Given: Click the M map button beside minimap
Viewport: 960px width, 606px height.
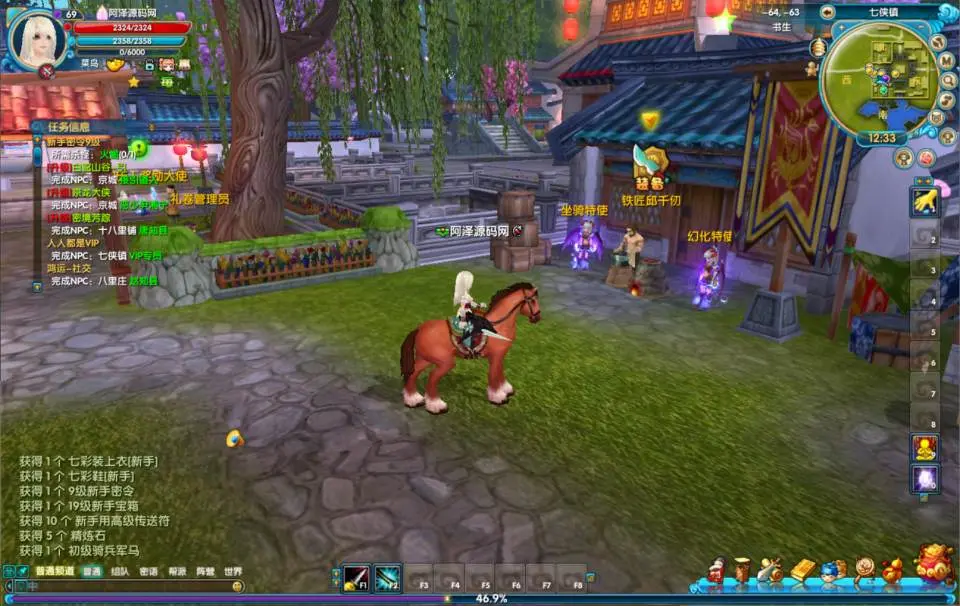Looking at the screenshot, I should click(946, 60).
